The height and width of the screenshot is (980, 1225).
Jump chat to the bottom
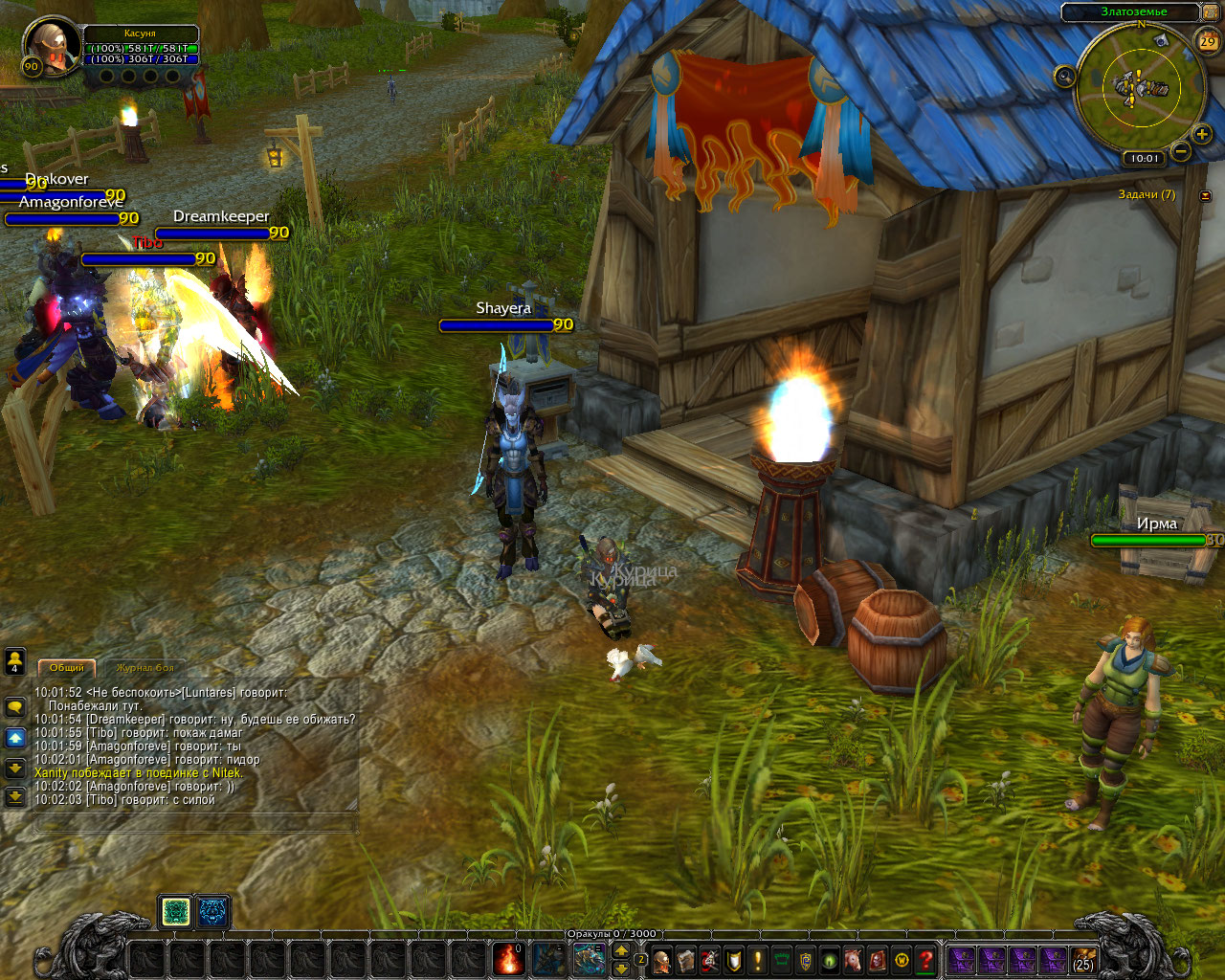point(14,796)
